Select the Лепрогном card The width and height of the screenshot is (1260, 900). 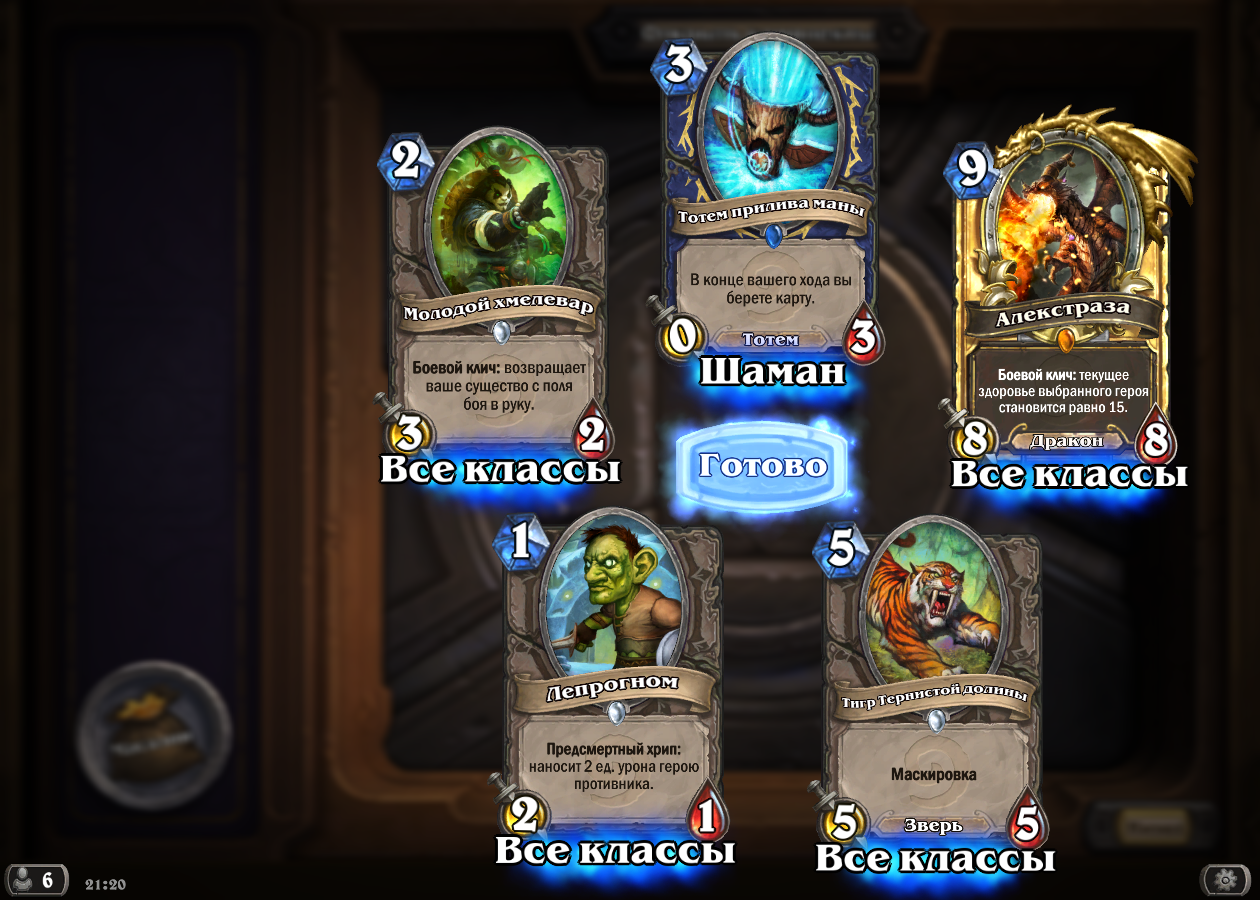point(612,680)
